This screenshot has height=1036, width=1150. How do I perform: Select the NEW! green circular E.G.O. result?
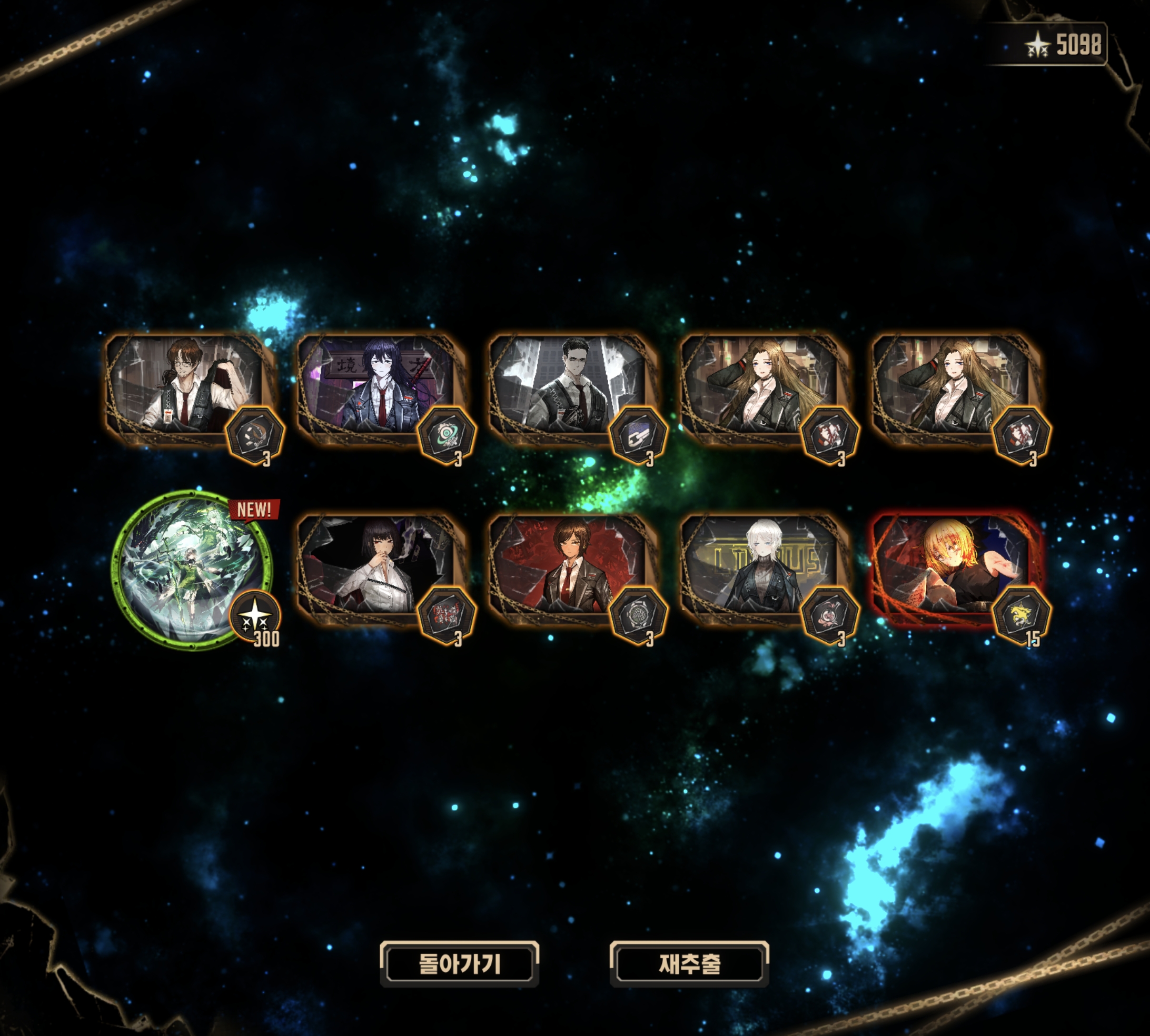192,569
